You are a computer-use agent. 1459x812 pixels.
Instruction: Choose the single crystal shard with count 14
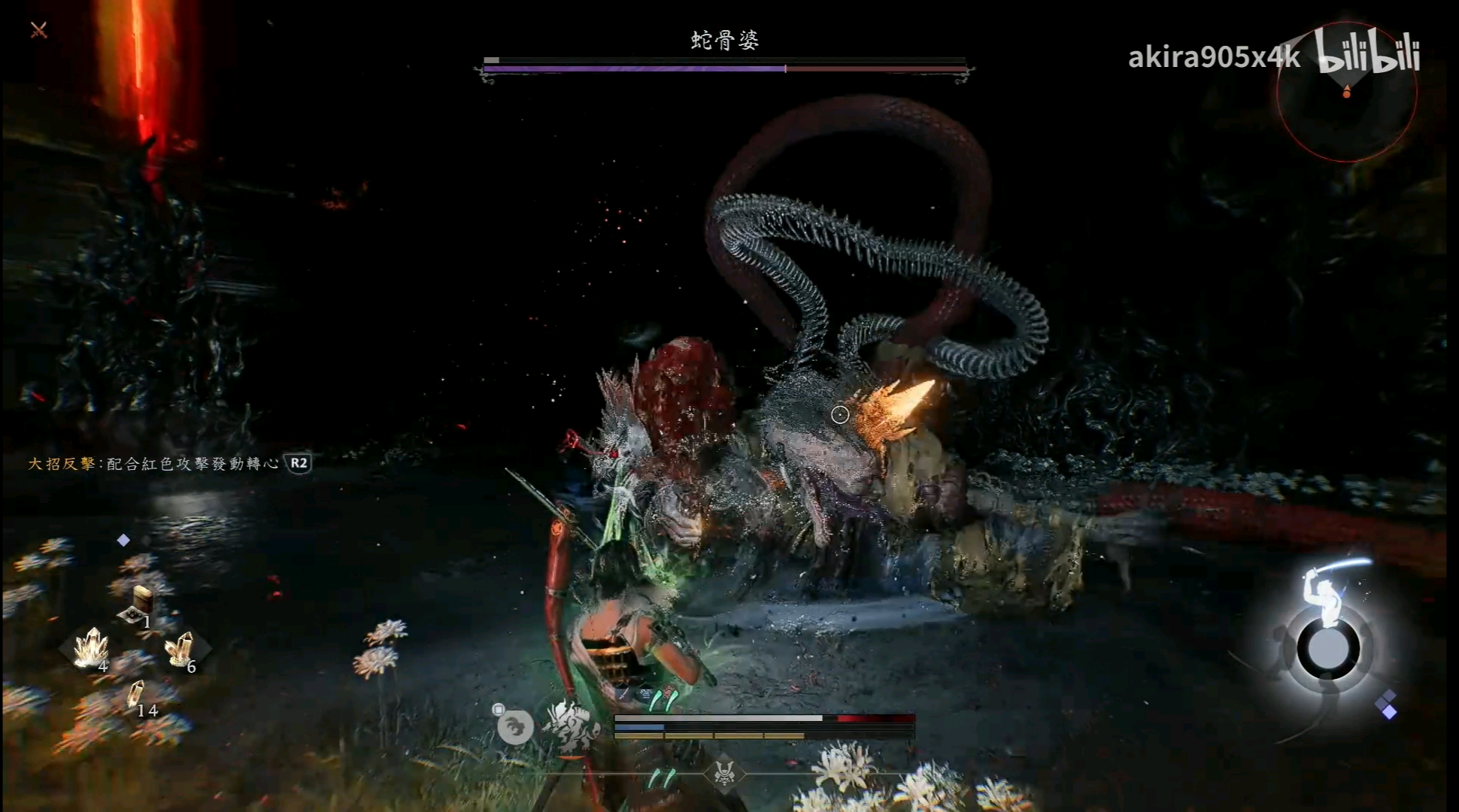pos(136,695)
